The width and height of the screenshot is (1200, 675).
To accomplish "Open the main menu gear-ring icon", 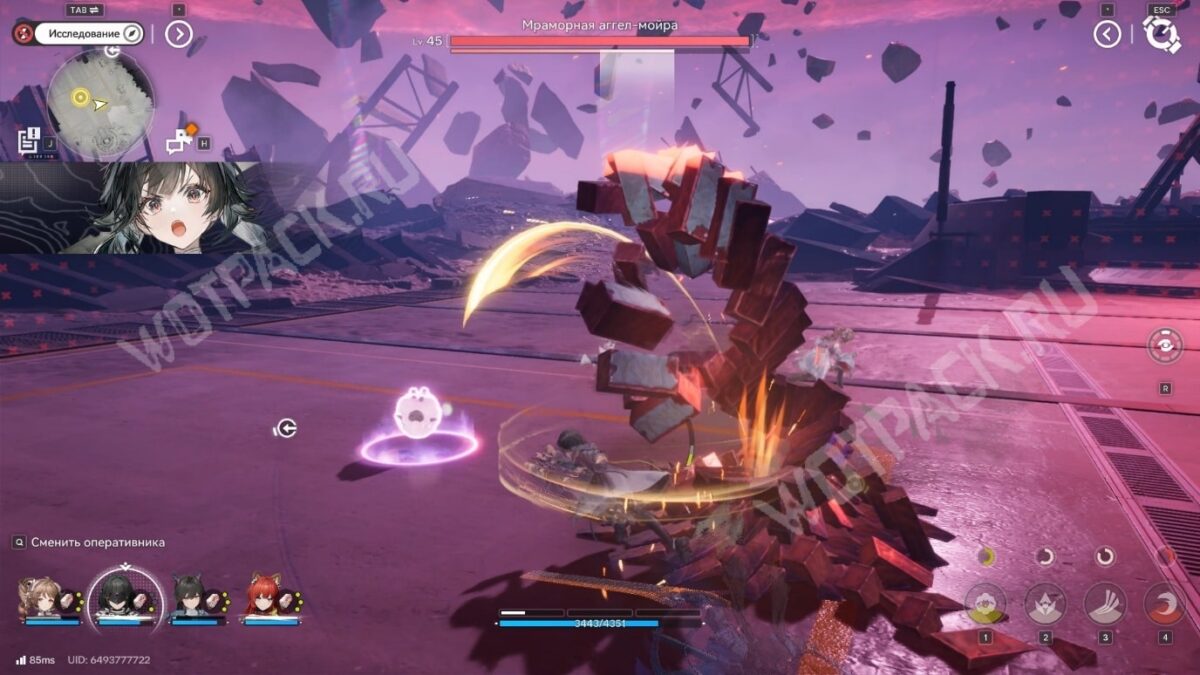I will coord(1161,35).
